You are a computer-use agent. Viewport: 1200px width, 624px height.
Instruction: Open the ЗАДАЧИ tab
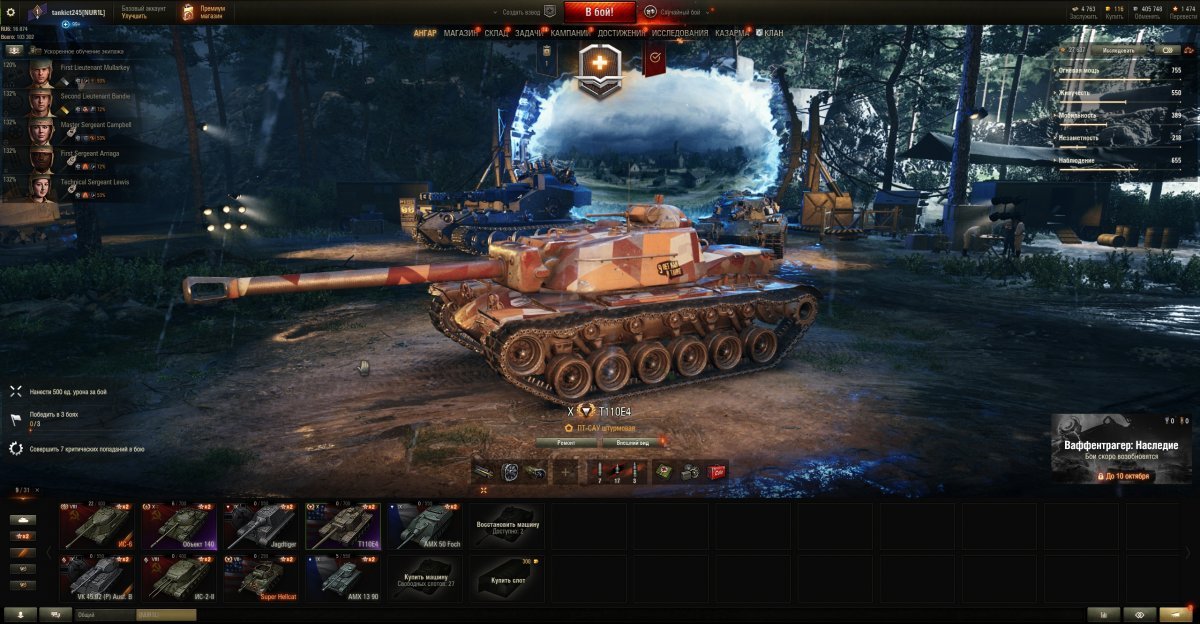click(x=530, y=33)
